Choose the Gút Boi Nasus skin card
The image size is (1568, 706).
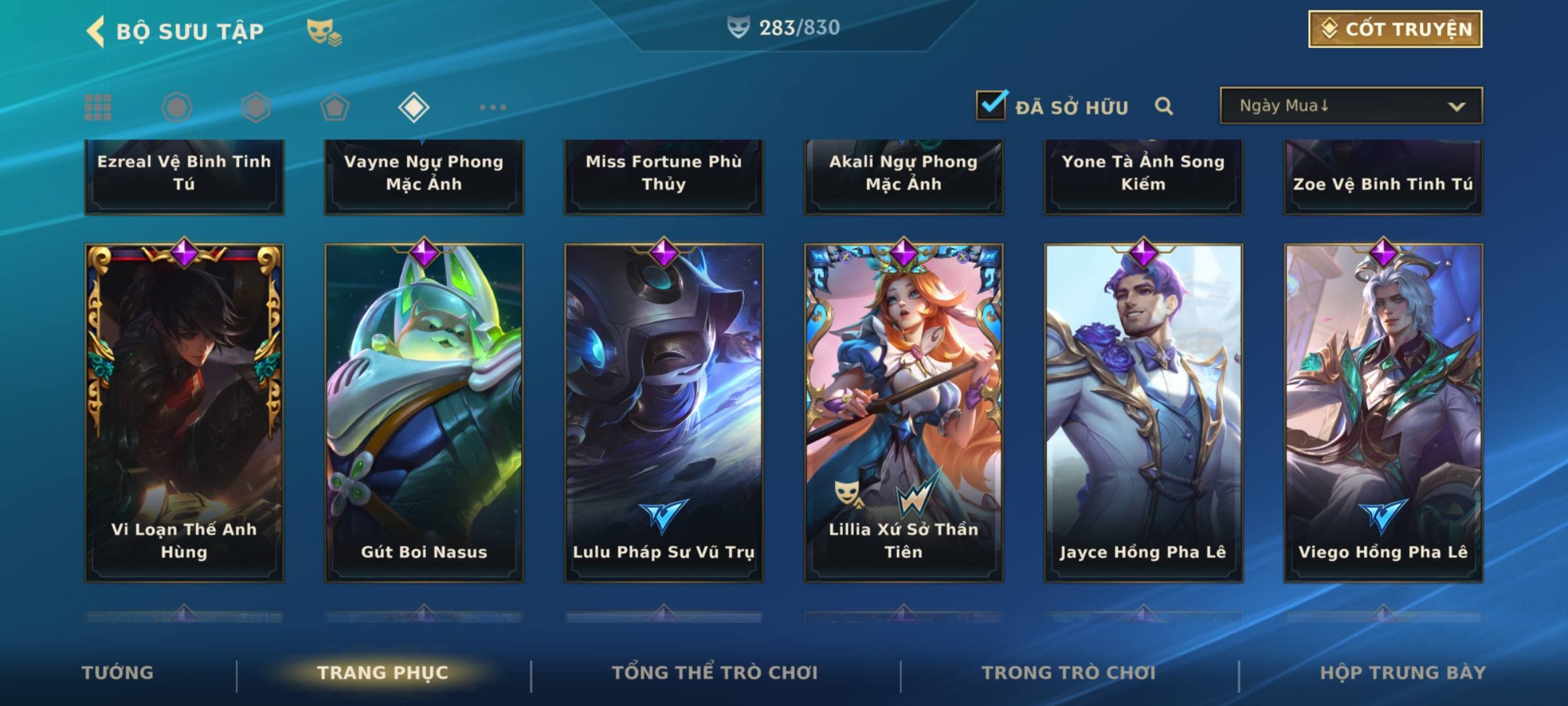[x=424, y=412]
